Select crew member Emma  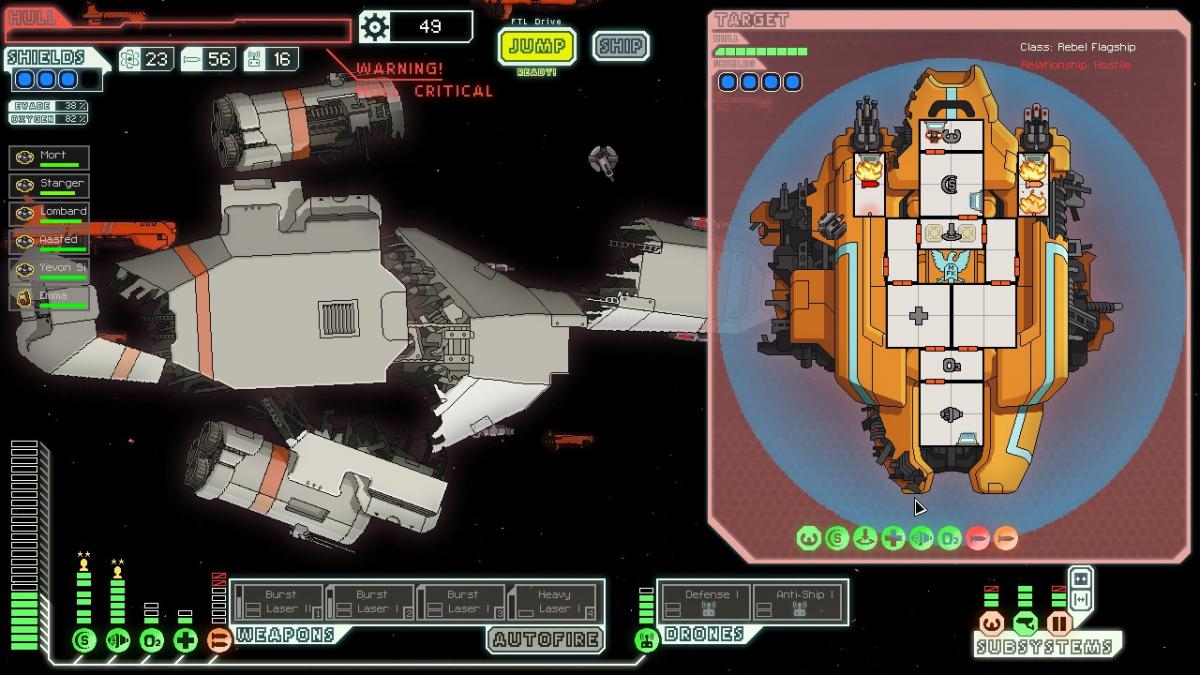click(50, 298)
